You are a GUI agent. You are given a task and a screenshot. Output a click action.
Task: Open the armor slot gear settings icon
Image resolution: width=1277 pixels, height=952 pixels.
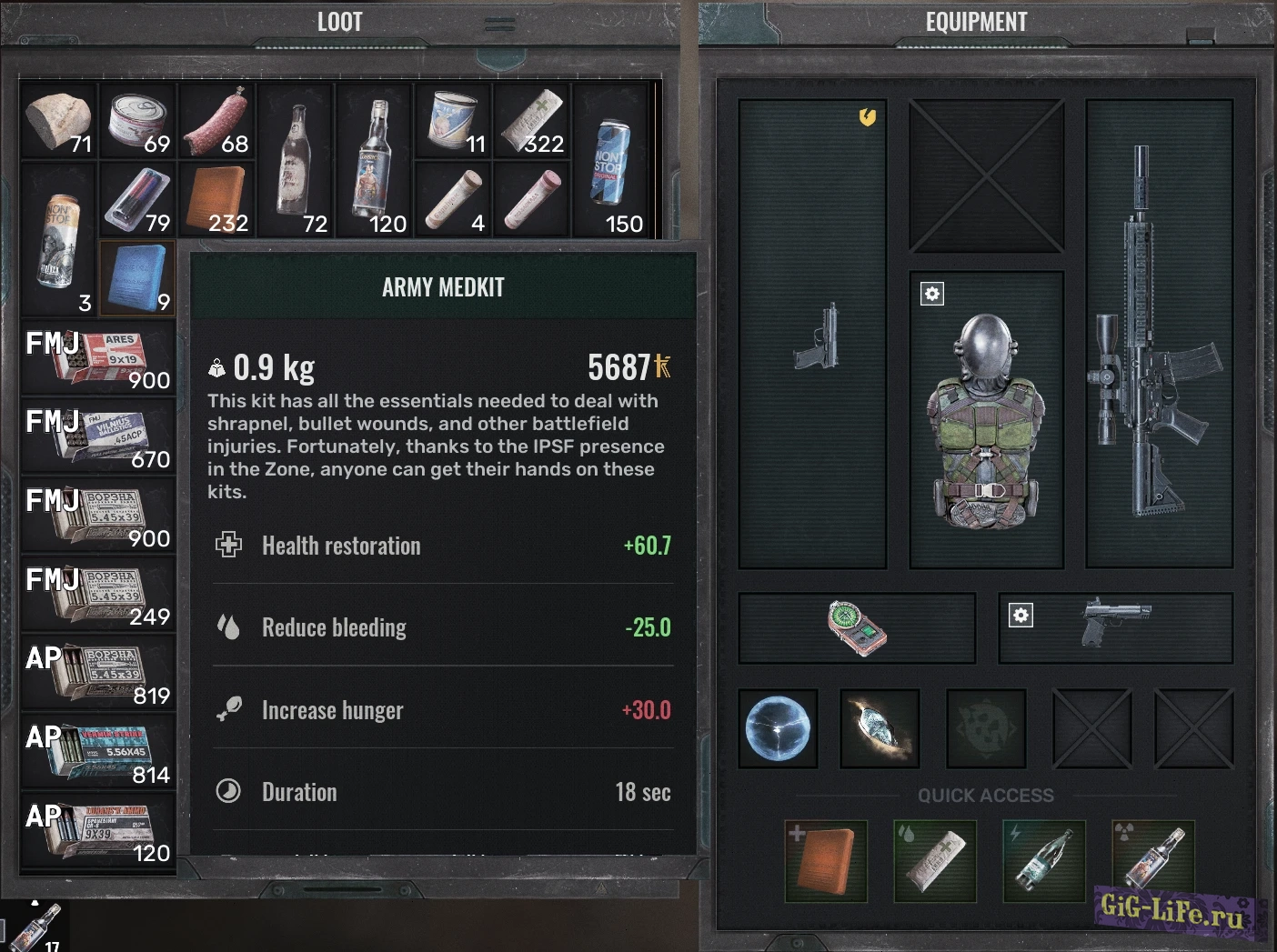click(932, 294)
